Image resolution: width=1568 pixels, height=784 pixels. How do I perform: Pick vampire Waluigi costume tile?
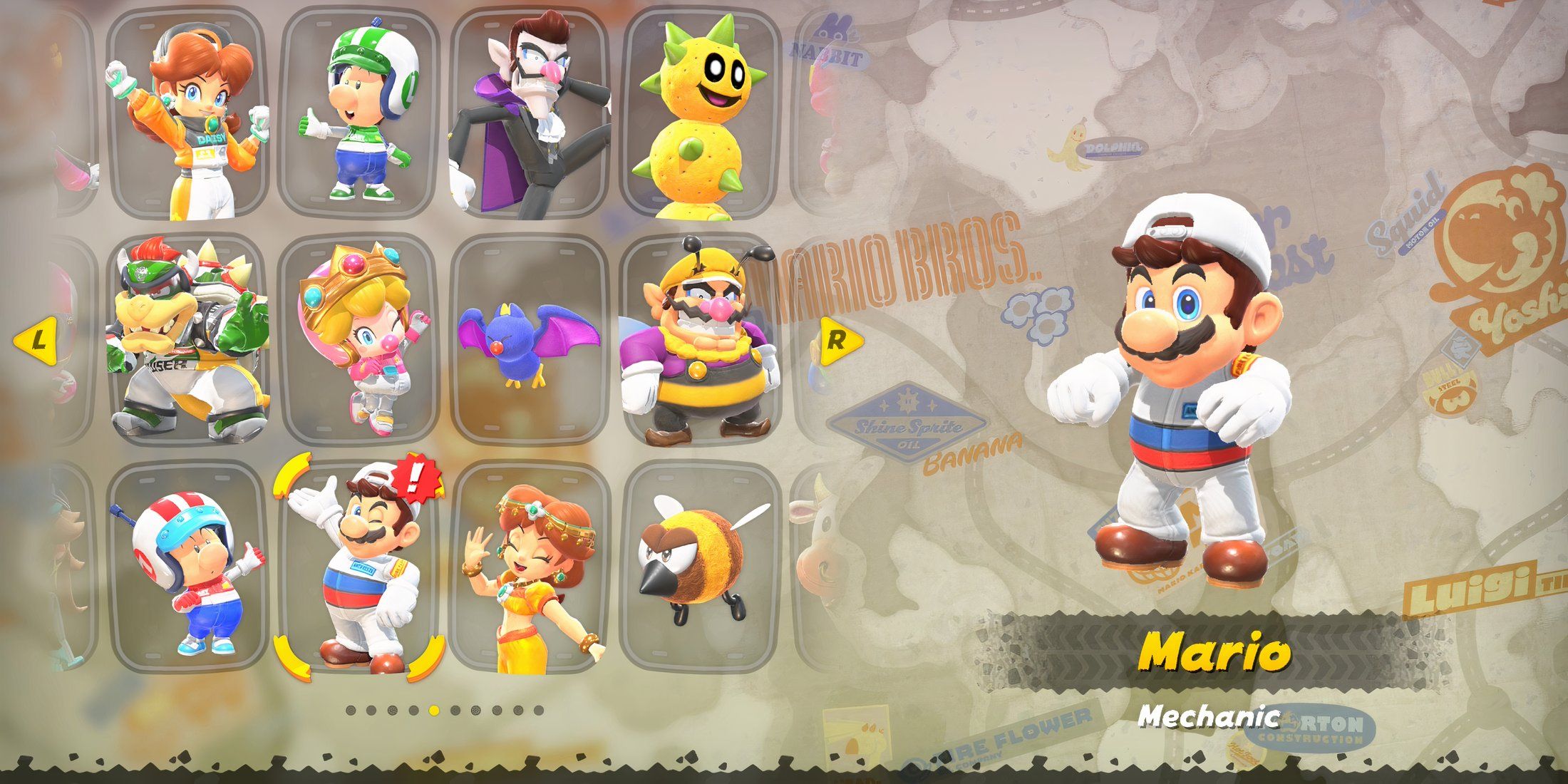click(x=530, y=114)
